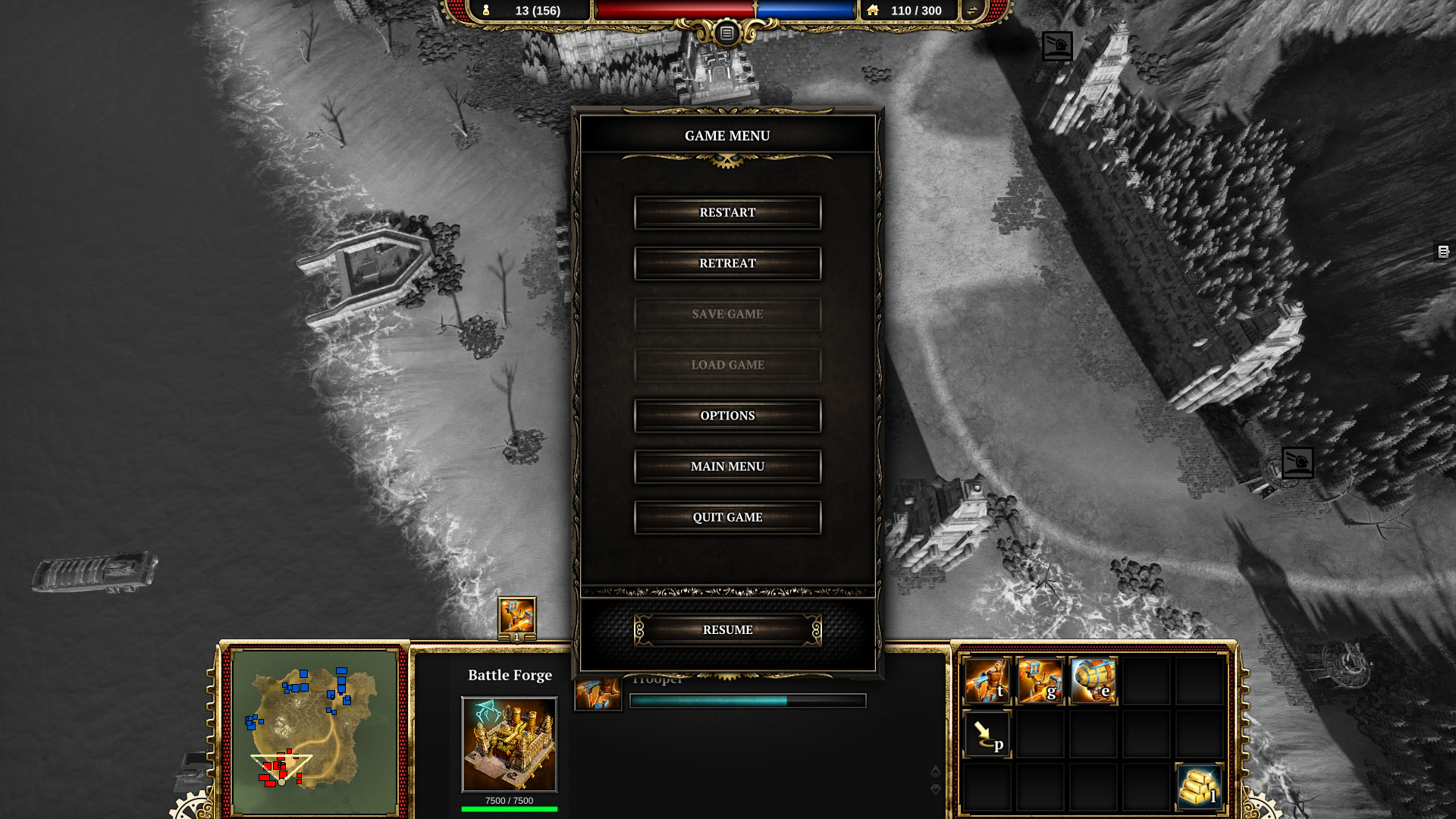Train the unit with hotkey G
Image resolution: width=1456 pixels, height=819 pixels.
[x=1040, y=681]
